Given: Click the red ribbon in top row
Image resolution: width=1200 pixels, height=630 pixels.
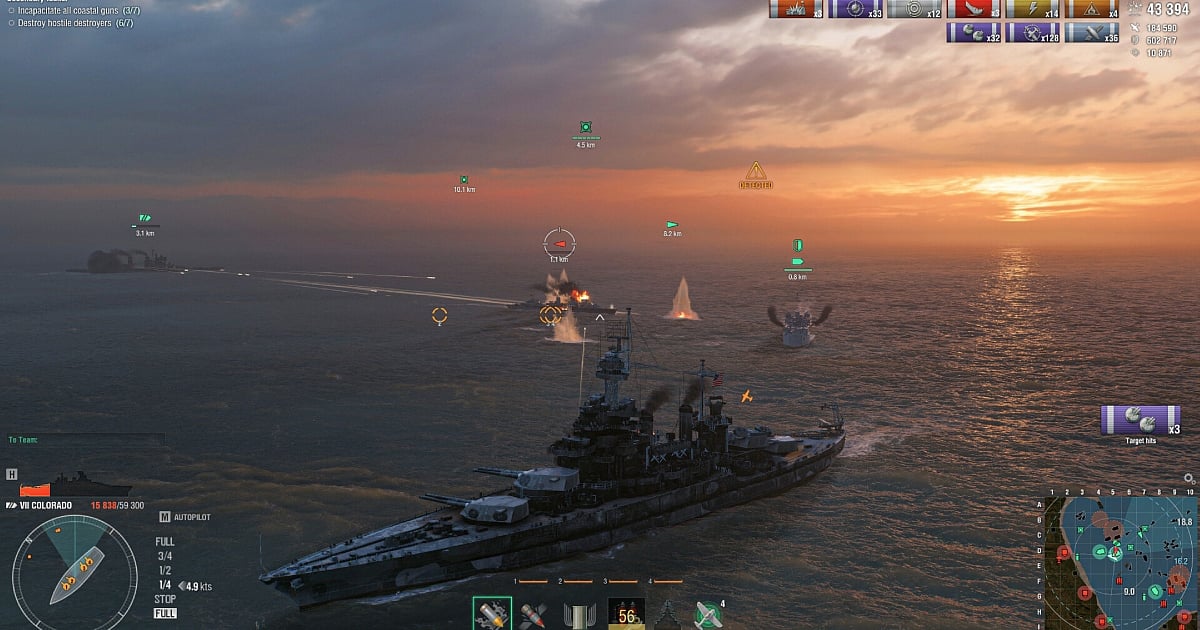Looking at the screenshot, I should pyautogui.click(x=966, y=9).
